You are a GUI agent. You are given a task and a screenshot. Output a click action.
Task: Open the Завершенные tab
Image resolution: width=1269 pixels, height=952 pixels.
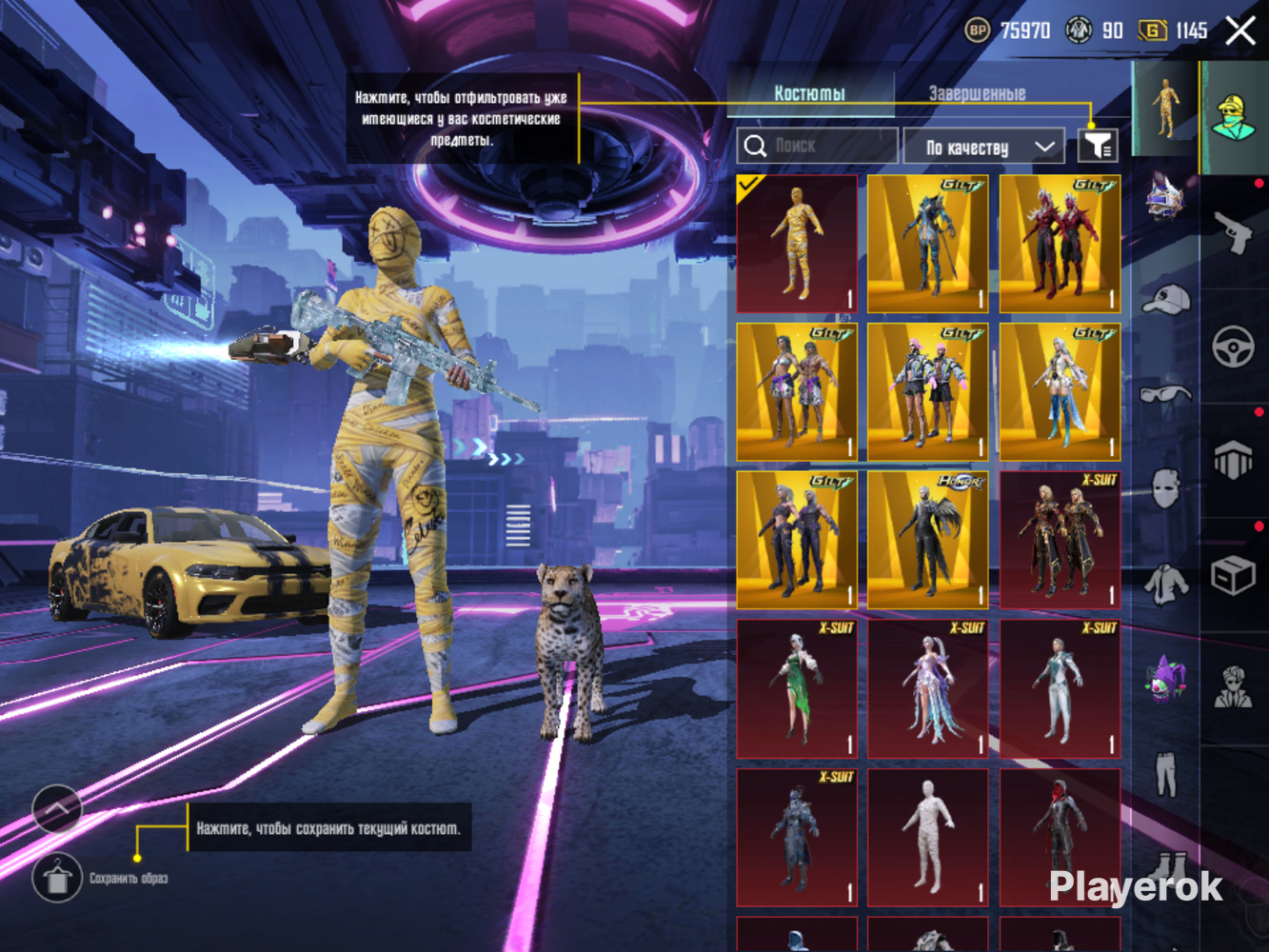[x=977, y=93]
